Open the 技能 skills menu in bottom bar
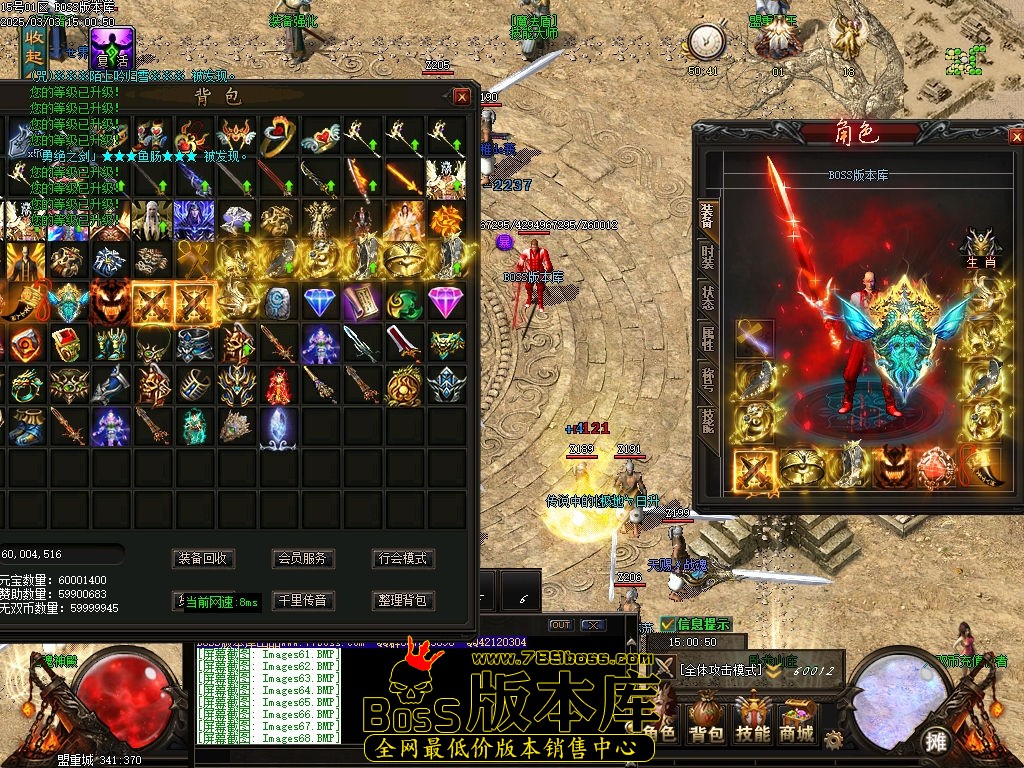 coord(752,720)
